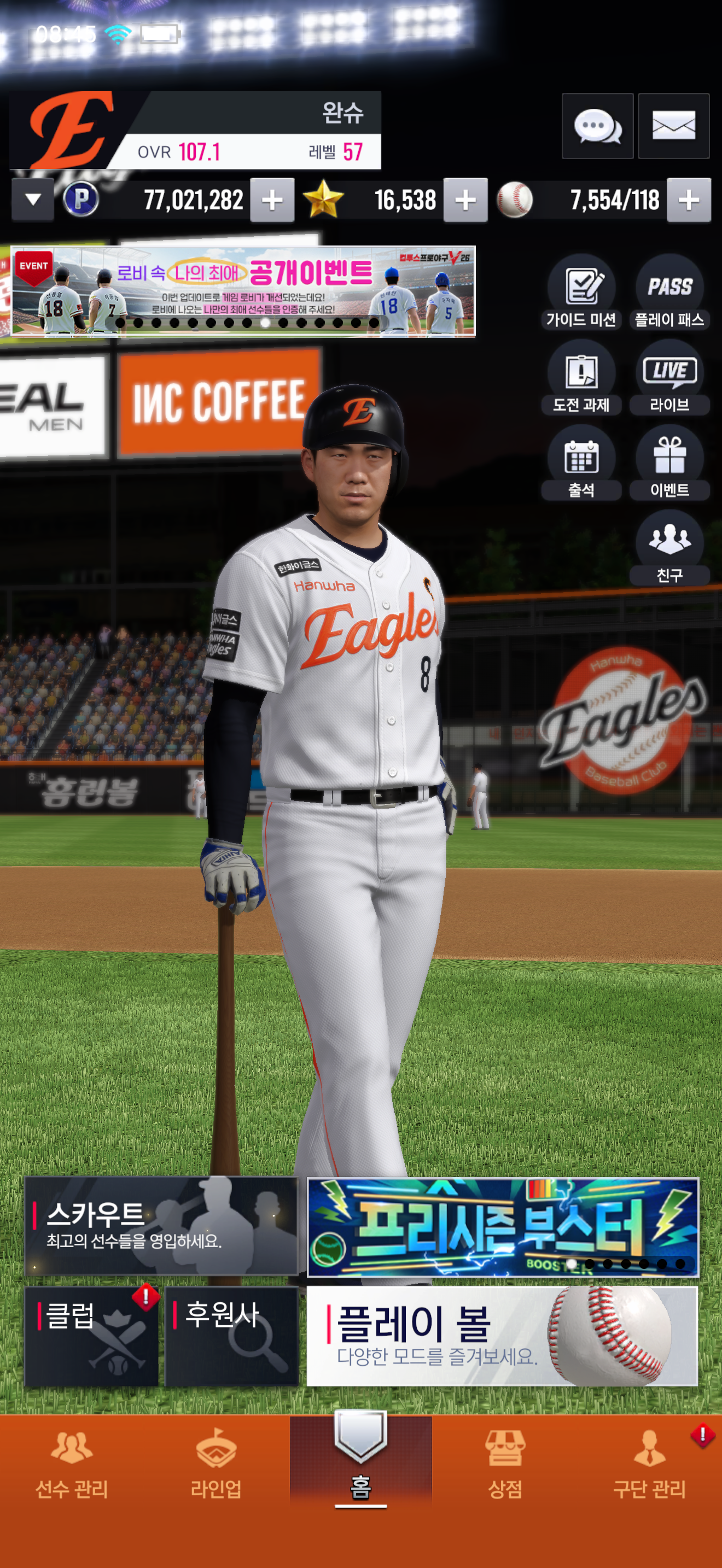
Task: Open the 스카우트 scout panel
Action: [161, 1226]
